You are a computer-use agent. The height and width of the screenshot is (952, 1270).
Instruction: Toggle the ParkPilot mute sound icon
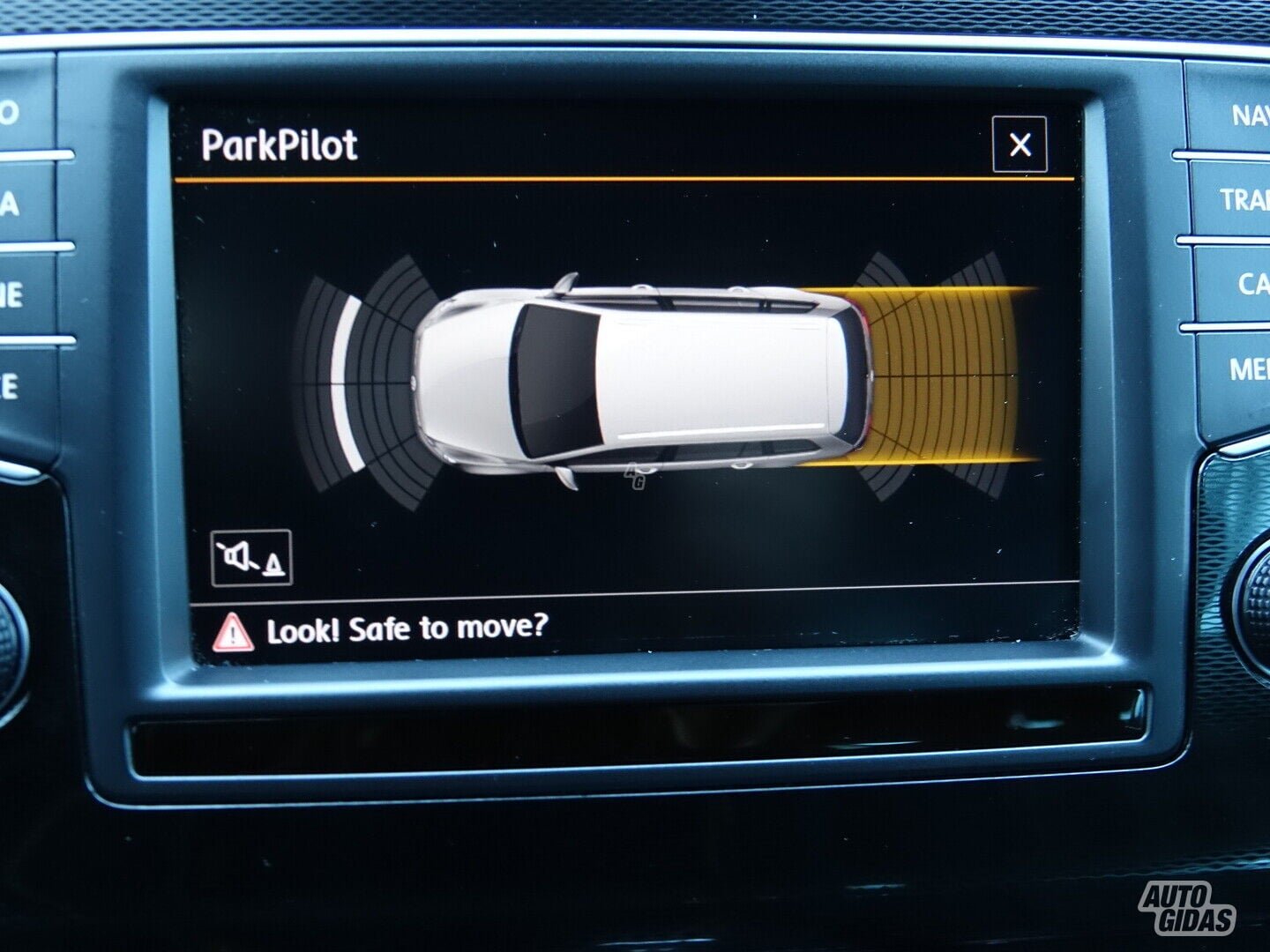point(251,558)
